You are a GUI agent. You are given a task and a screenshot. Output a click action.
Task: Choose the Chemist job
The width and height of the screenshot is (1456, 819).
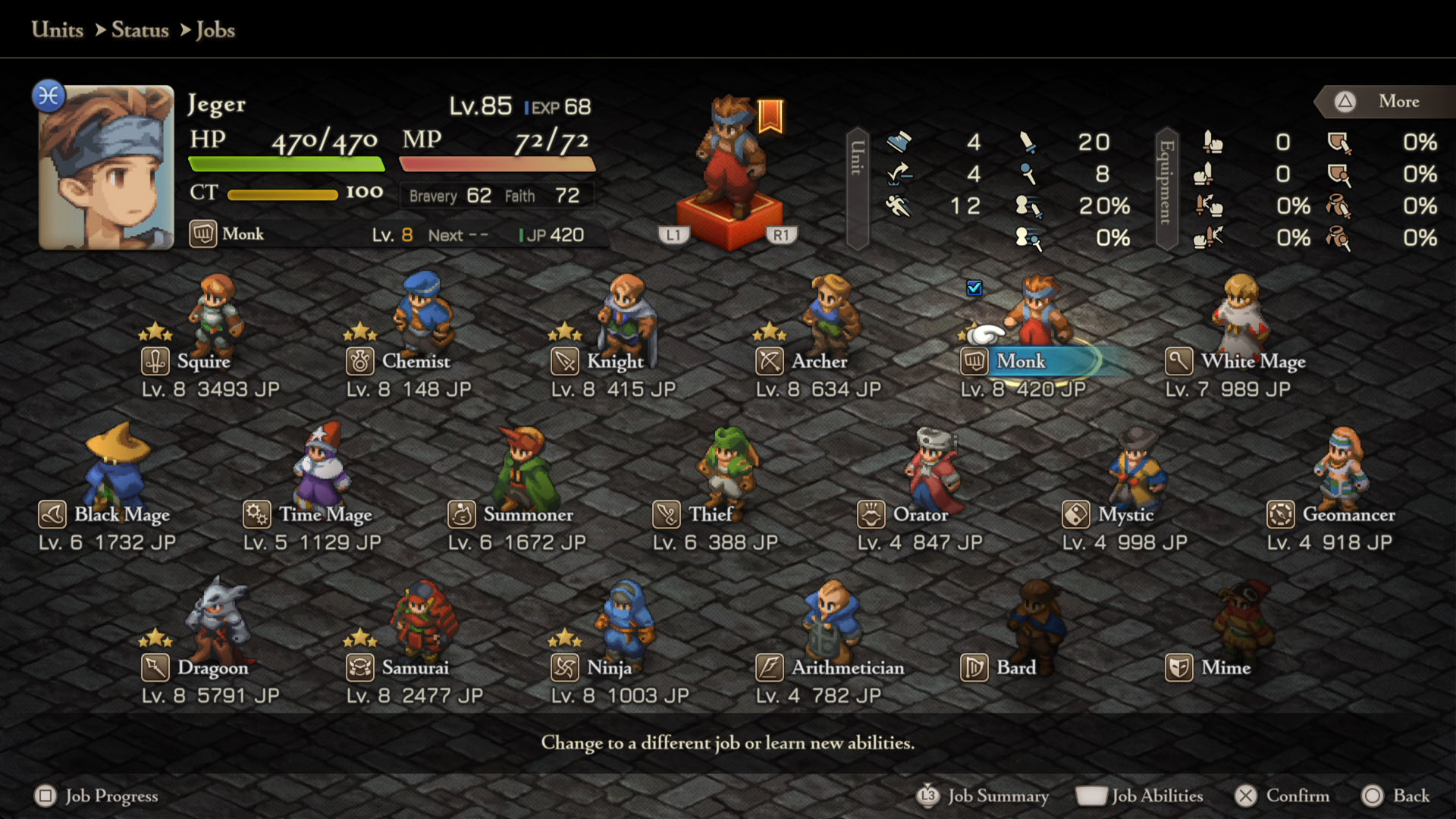point(415,362)
